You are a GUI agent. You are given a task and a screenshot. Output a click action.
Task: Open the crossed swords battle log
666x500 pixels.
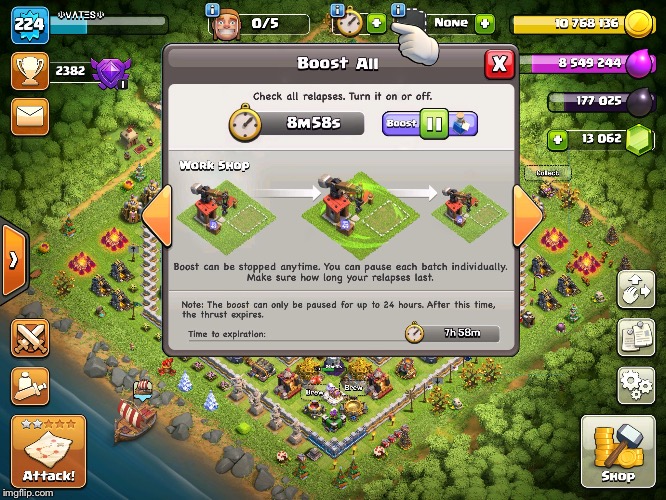[30, 337]
